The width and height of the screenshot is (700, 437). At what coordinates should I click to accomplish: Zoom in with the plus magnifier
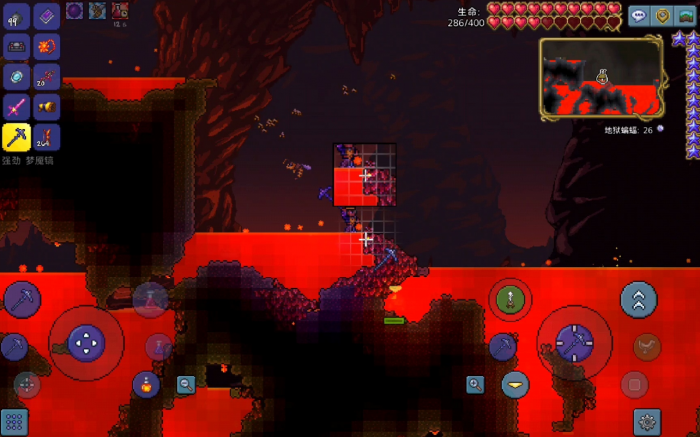click(x=475, y=384)
